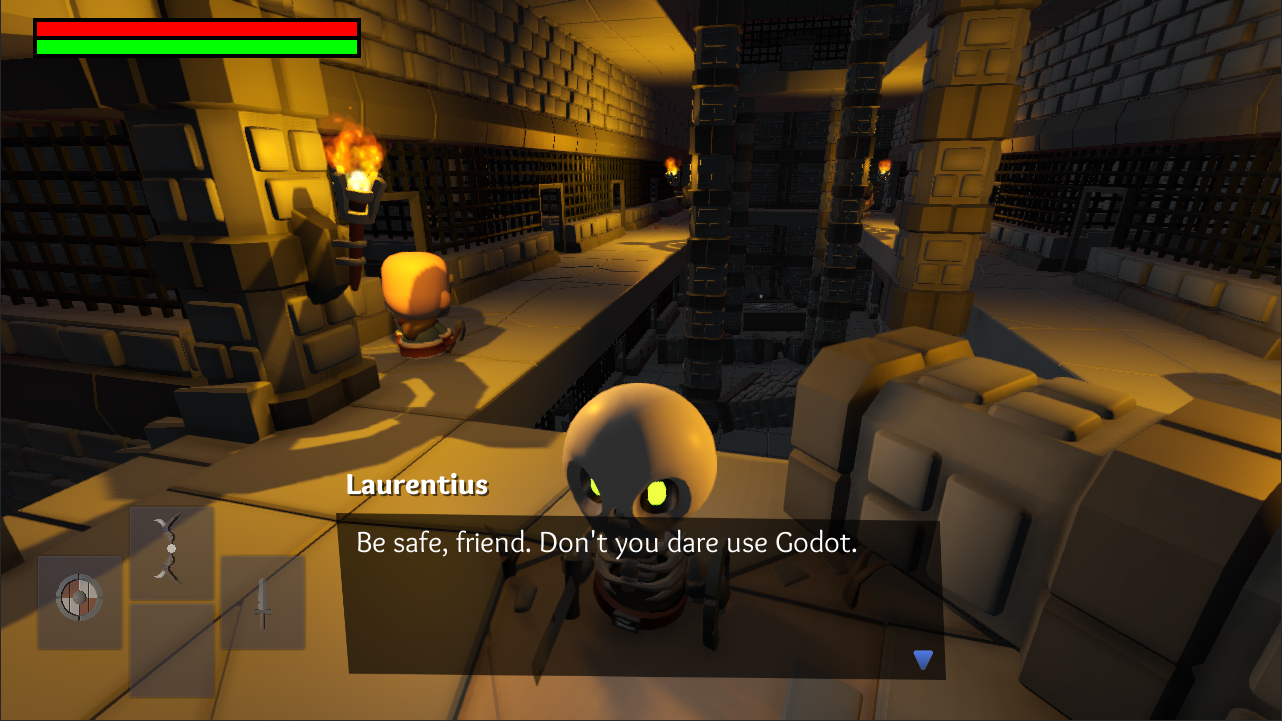
Task: Continue dialogue with the blue arrow
Action: click(923, 660)
